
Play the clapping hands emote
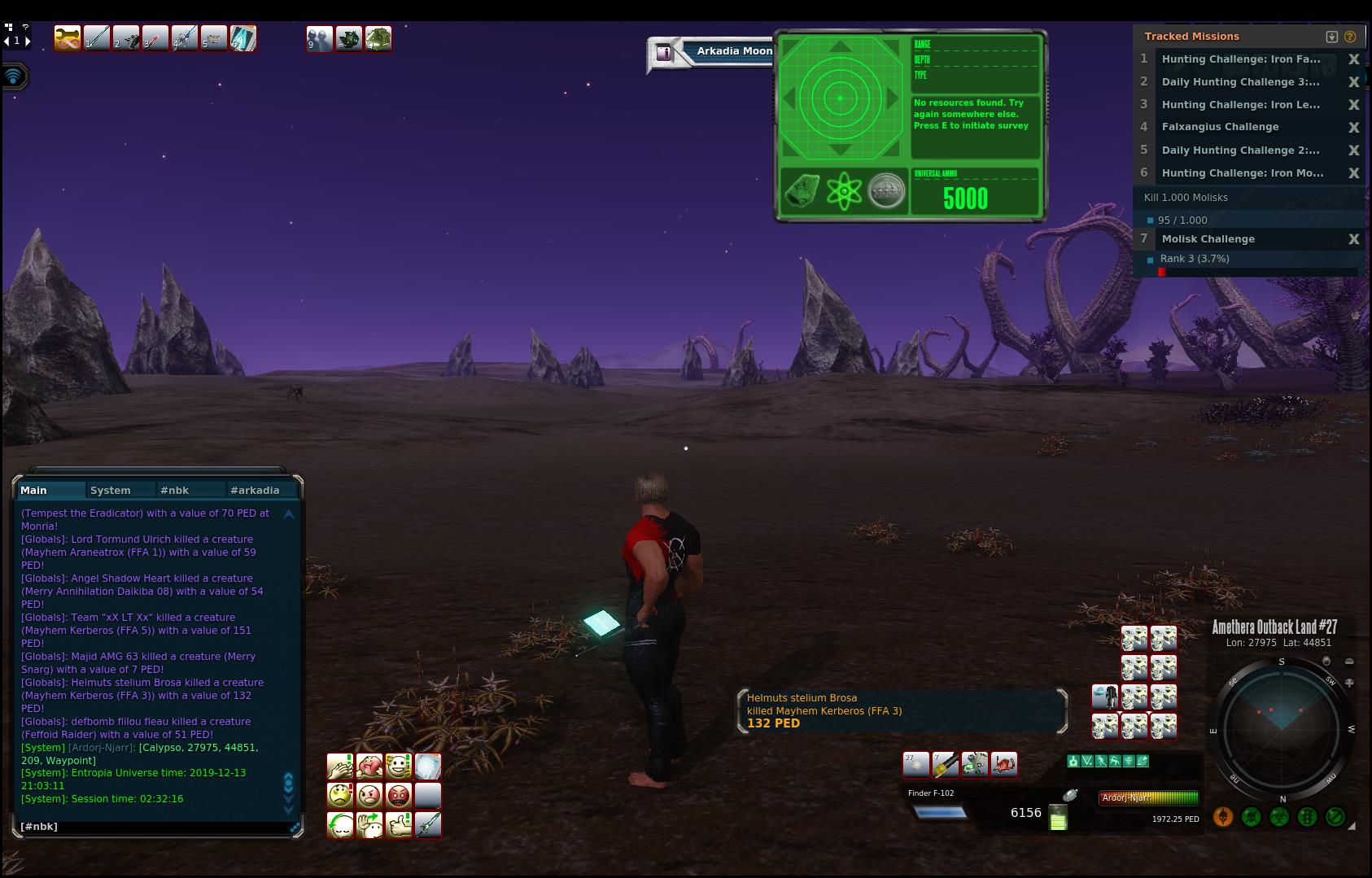point(339,766)
